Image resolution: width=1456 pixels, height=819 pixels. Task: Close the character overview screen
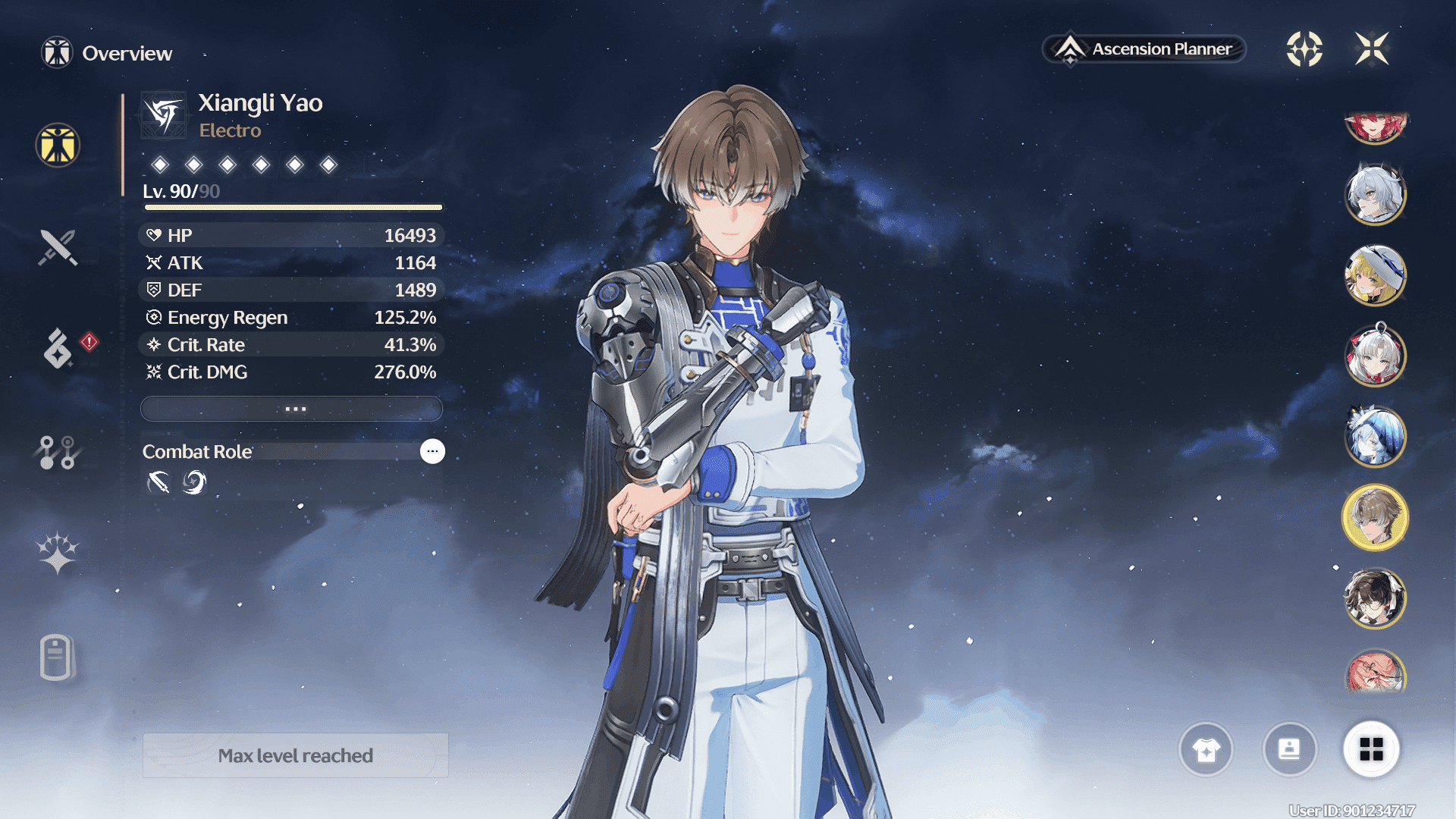tap(1372, 49)
